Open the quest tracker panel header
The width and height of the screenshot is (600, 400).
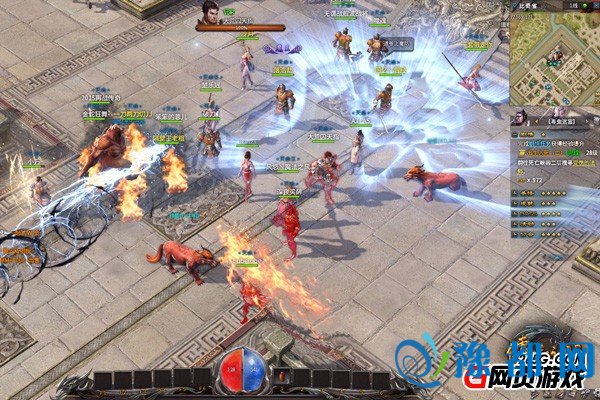(562, 120)
